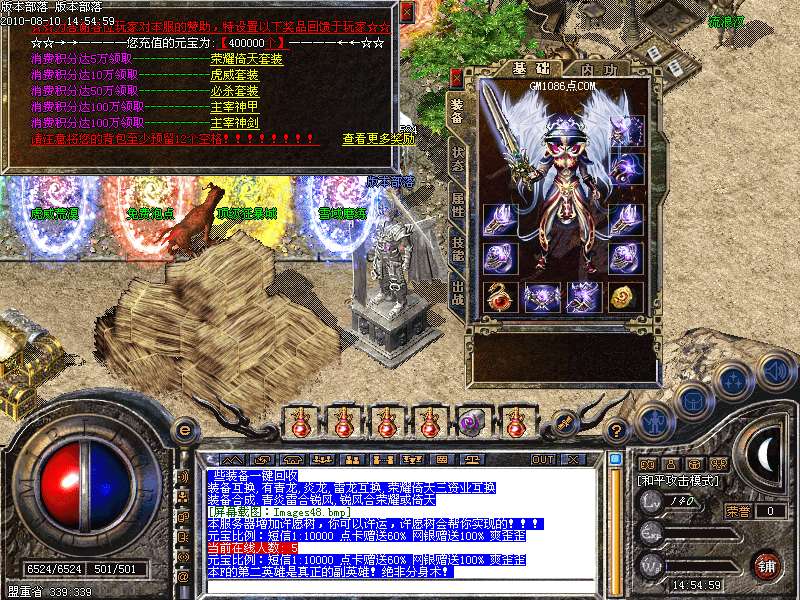This screenshot has width=800, height=600.
Task: Open the shop with the 铺 button
Action: point(765,565)
